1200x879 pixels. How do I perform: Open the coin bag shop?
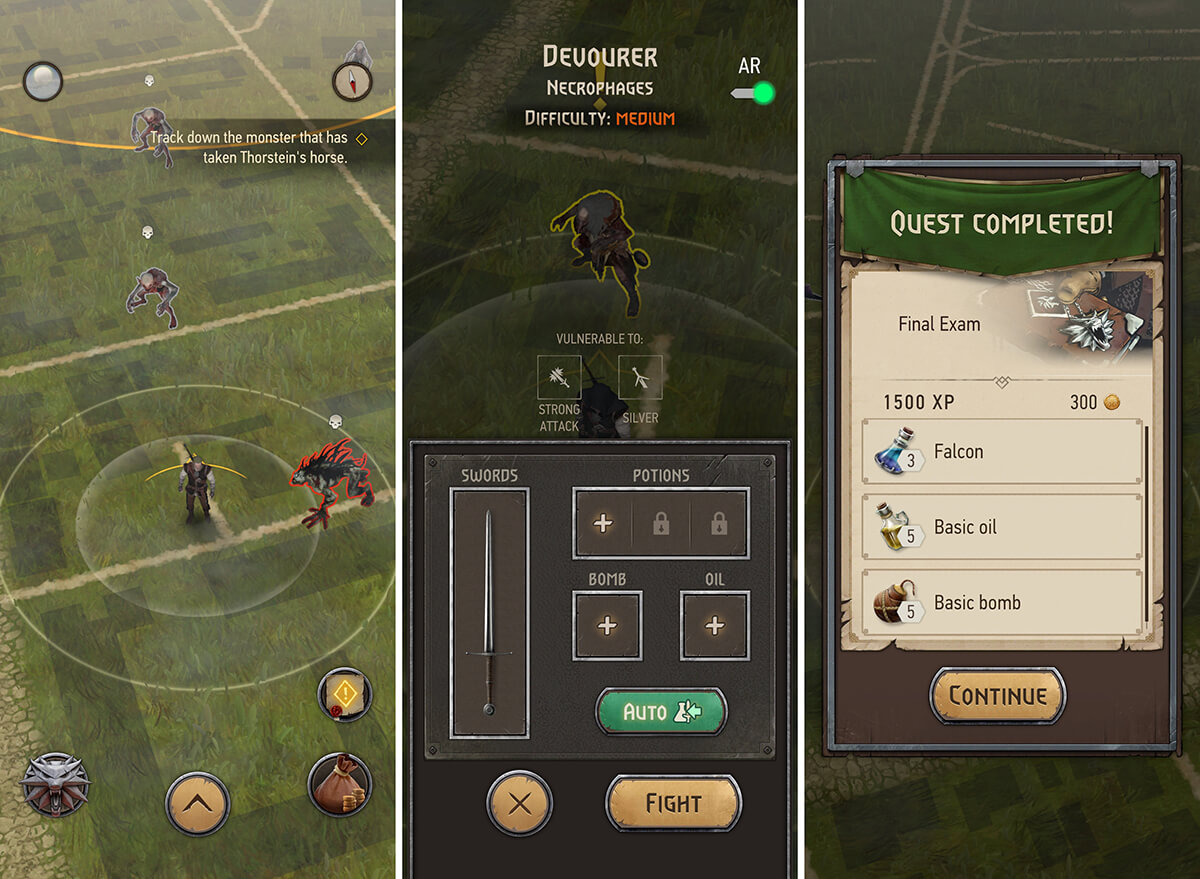click(340, 785)
